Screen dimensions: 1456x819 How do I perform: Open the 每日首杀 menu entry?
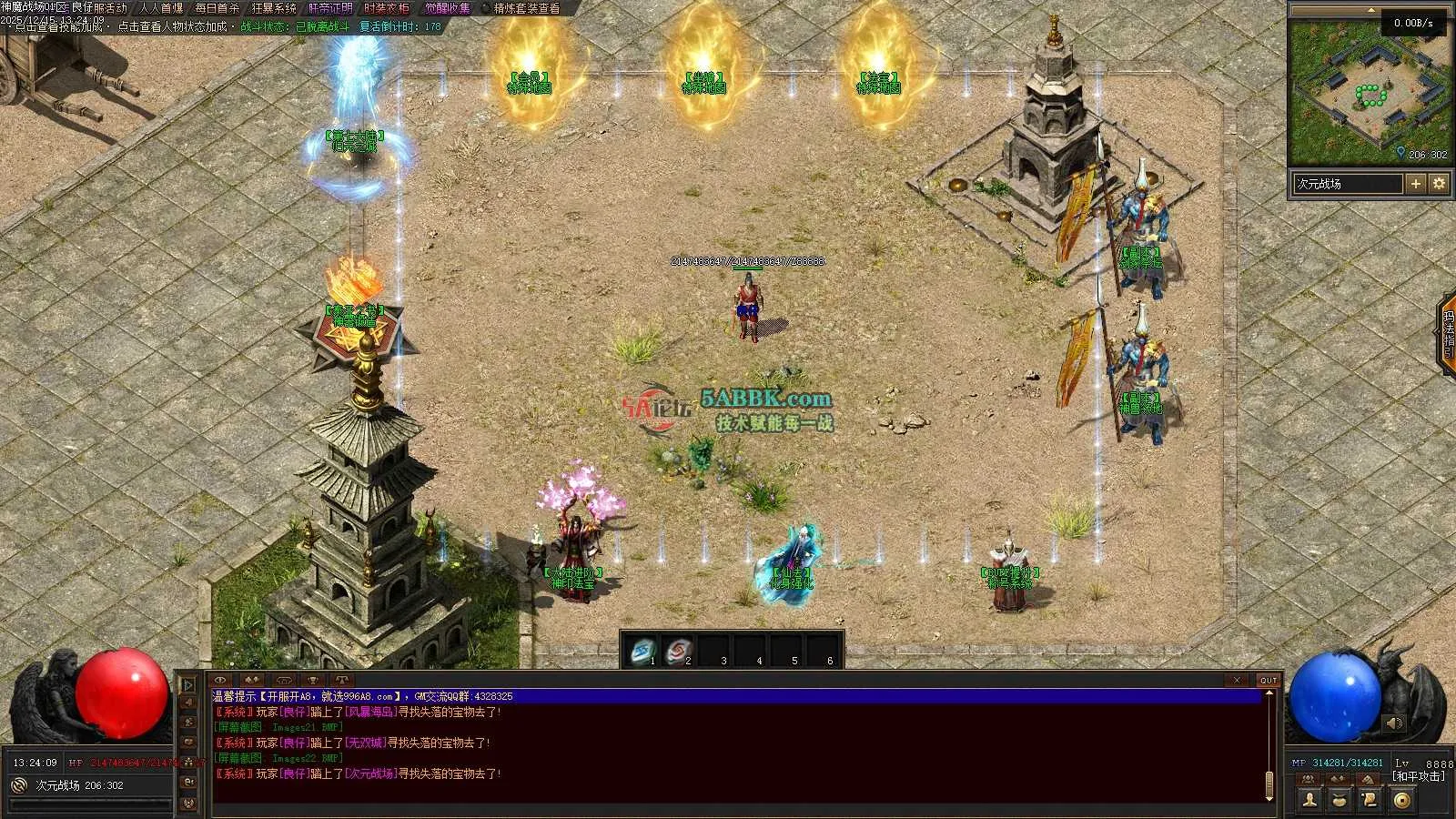217,8
